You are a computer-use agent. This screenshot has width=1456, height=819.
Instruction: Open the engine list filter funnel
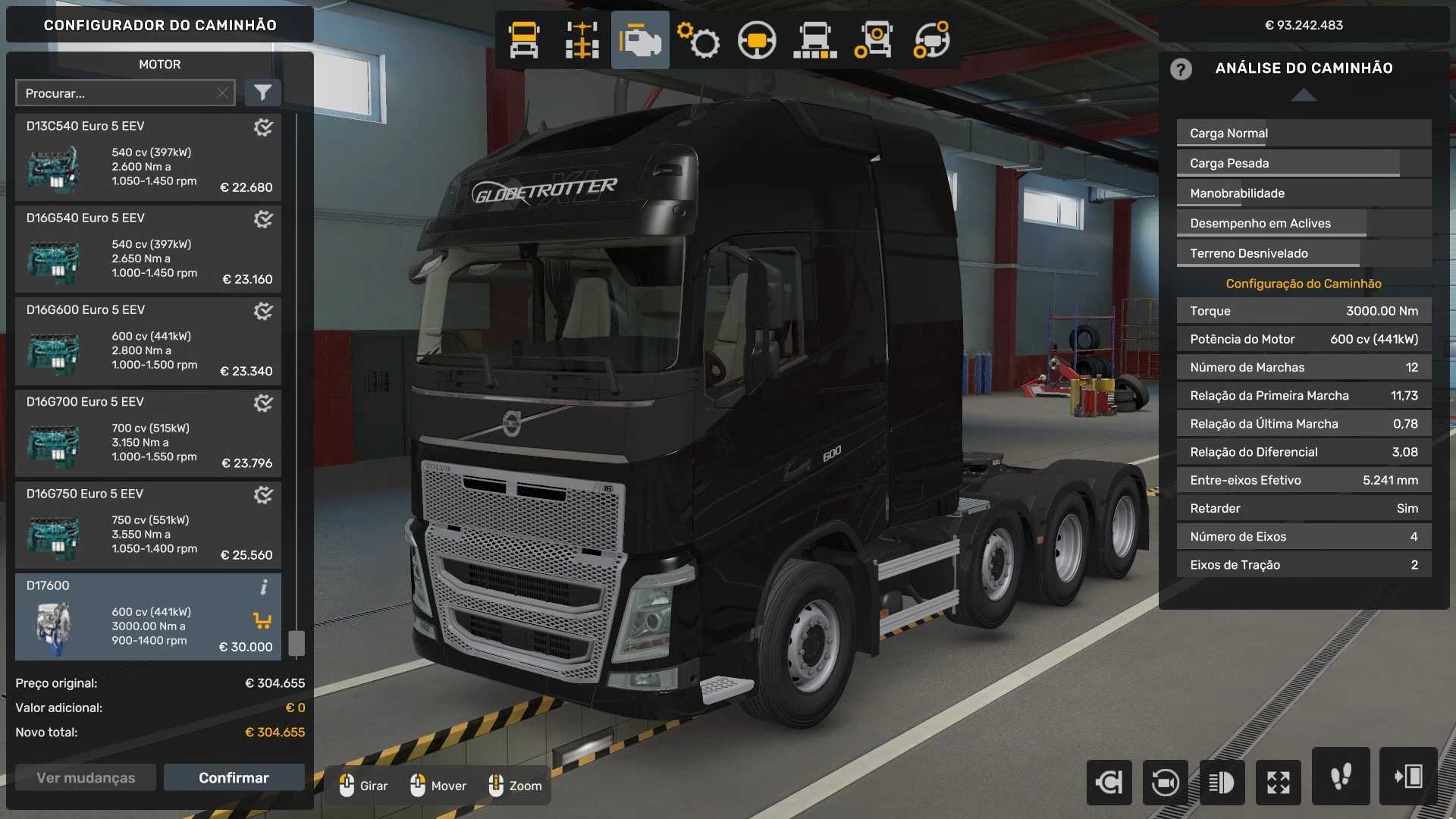tap(262, 93)
